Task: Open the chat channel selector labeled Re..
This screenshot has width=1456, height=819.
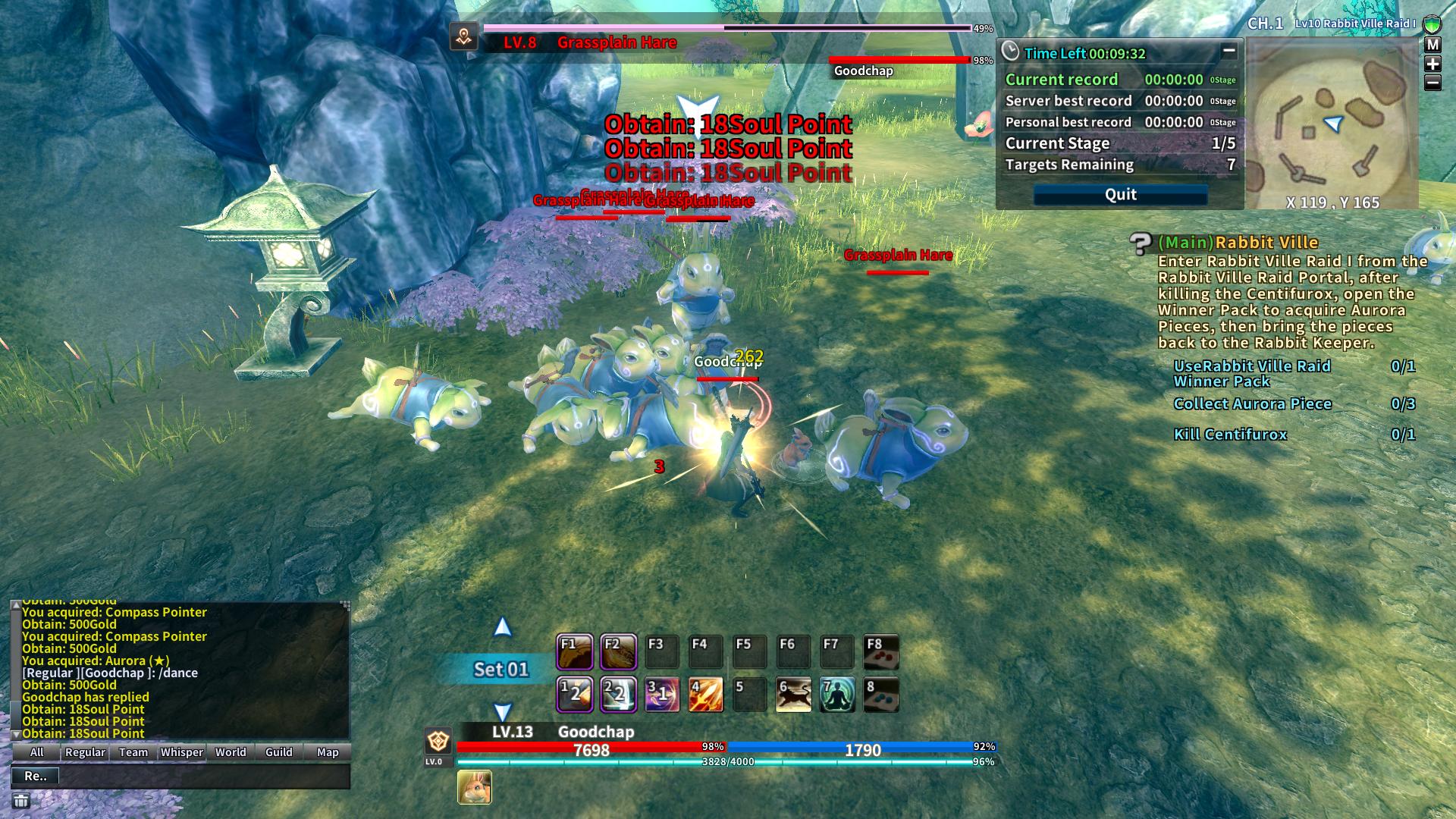Action: pos(36,776)
